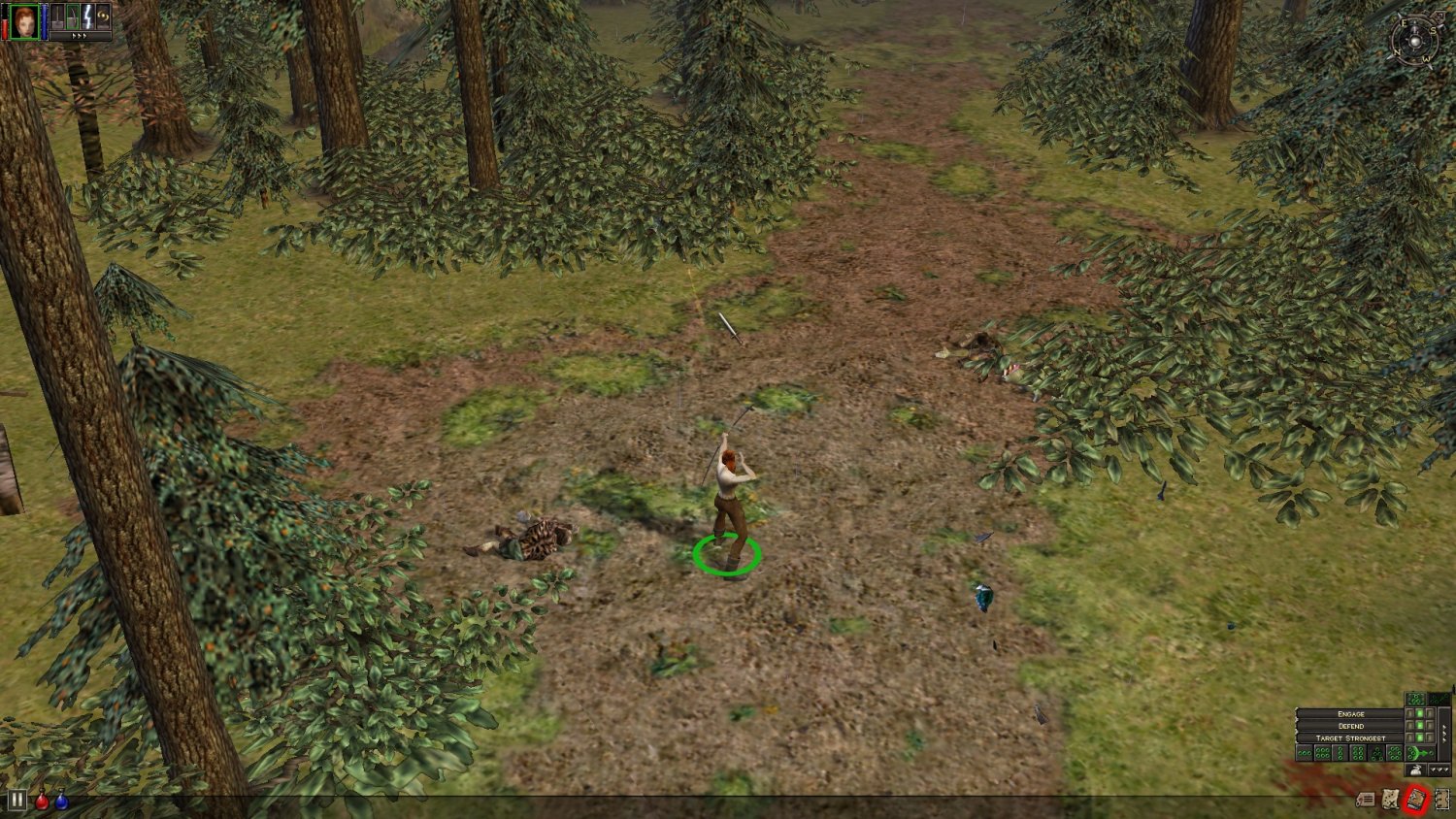Click the Target Strongest order
Image resolution: width=1456 pixels, height=819 pixels.
1350,738
